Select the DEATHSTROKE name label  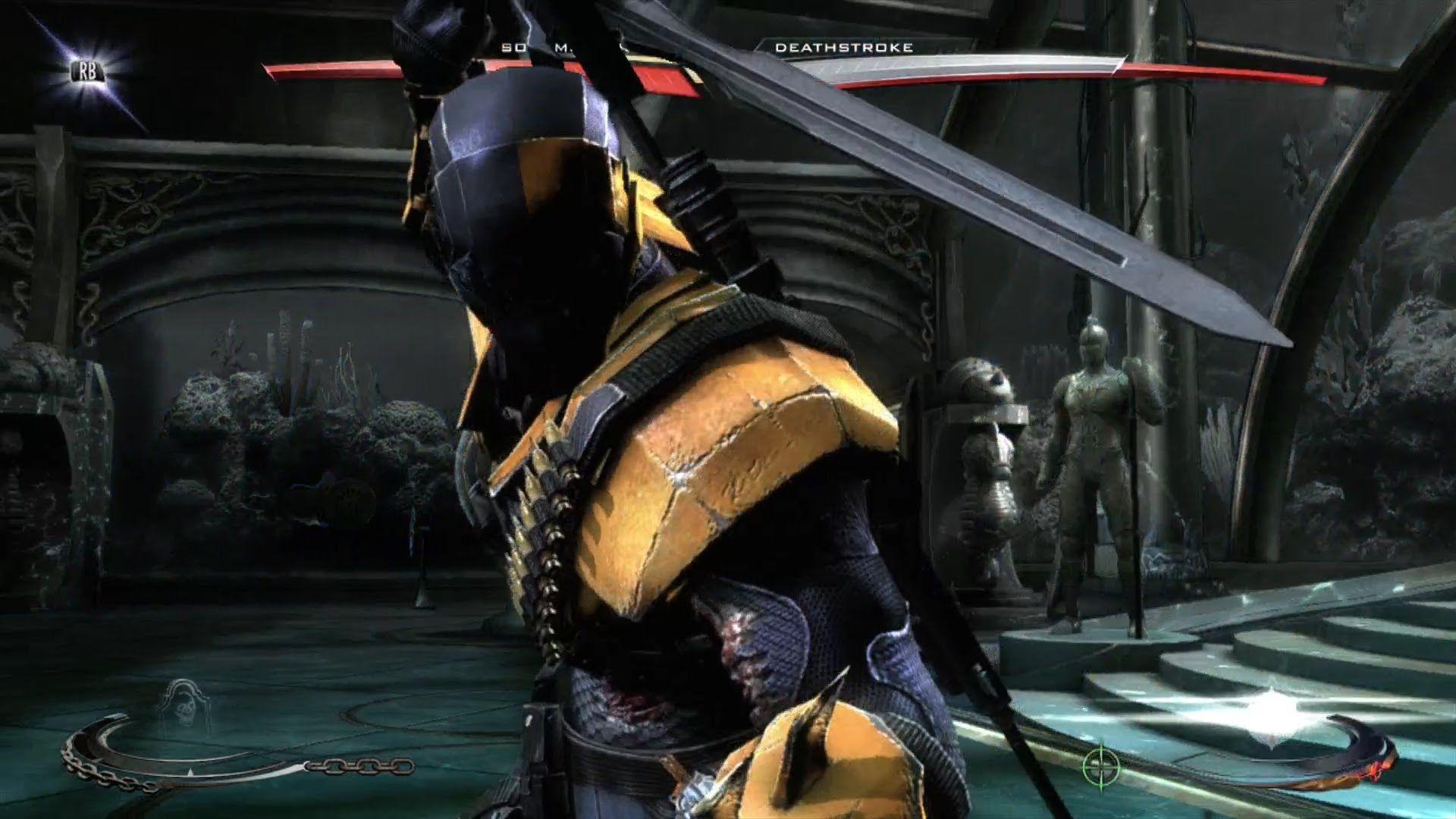click(x=844, y=49)
